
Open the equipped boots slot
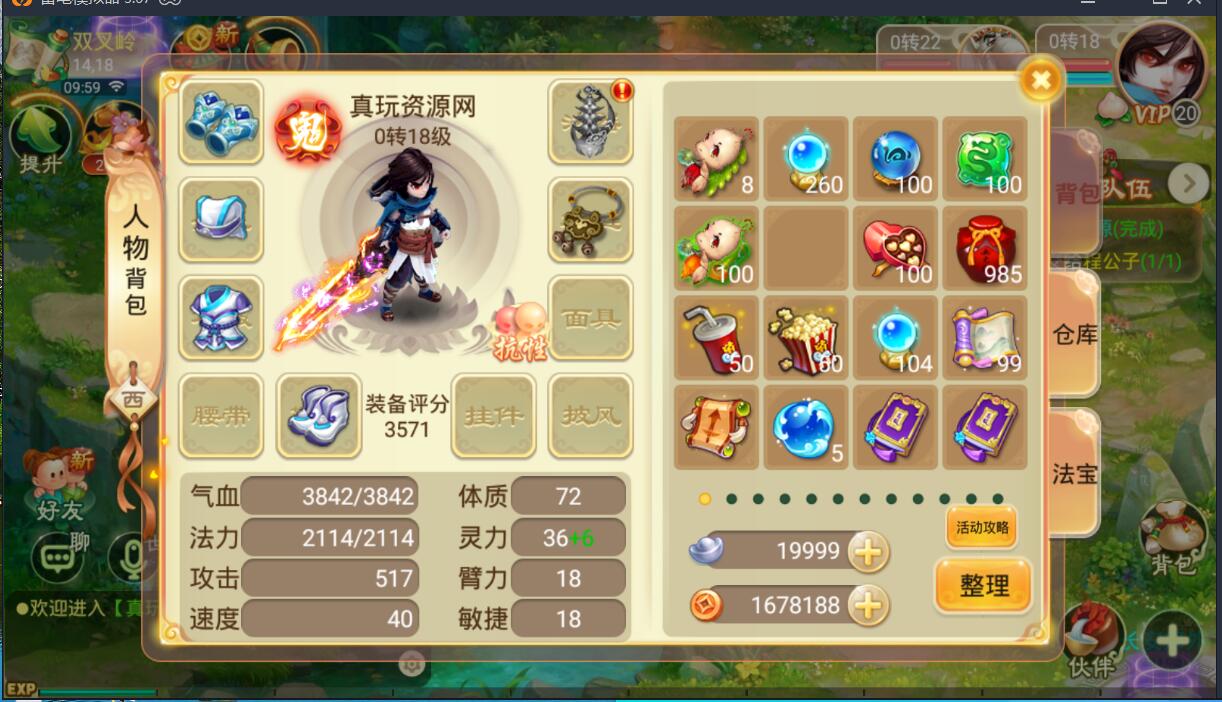click(318, 416)
